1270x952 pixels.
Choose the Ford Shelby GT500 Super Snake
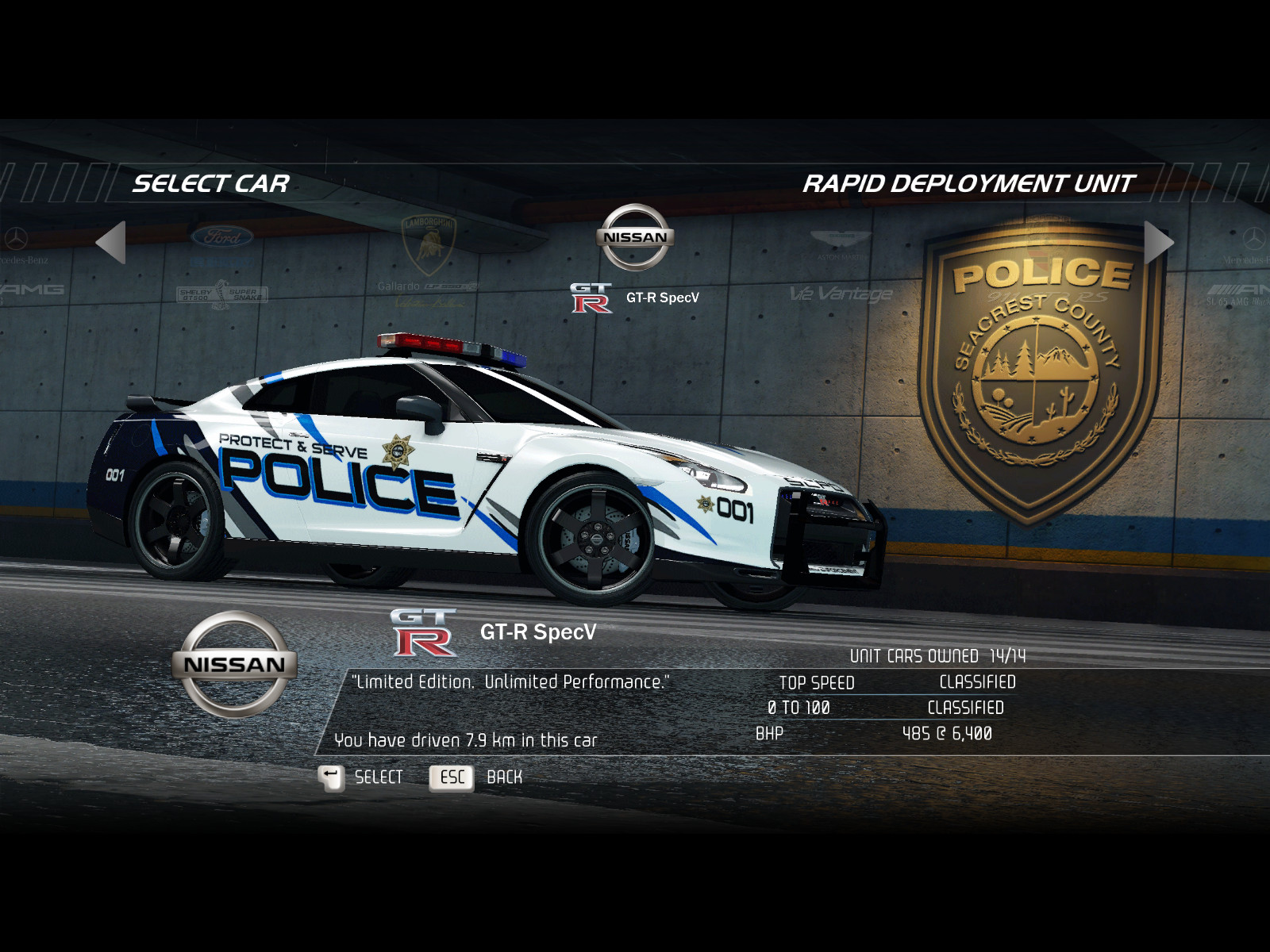pos(222,264)
